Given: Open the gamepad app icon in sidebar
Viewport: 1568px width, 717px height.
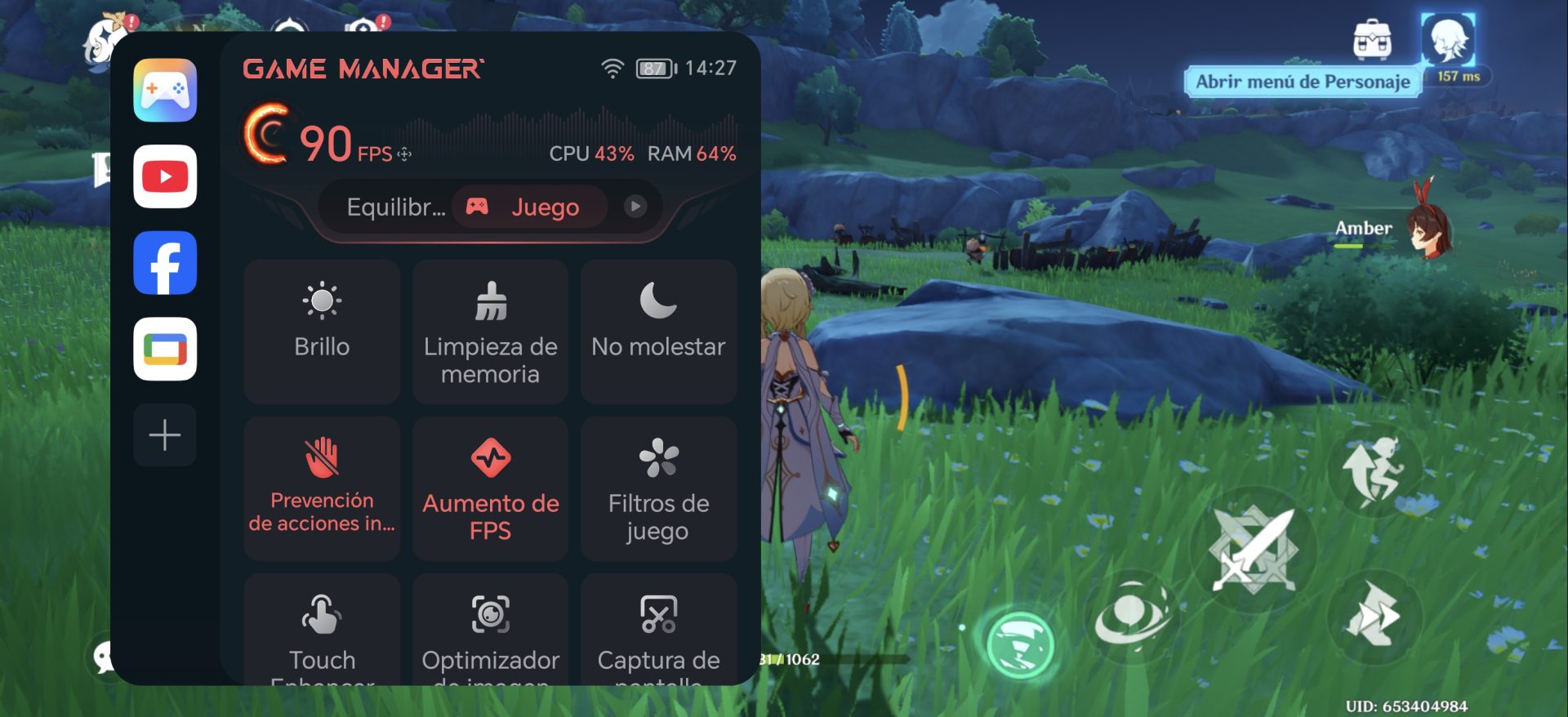Looking at the screenshot, I should (165, 90).
